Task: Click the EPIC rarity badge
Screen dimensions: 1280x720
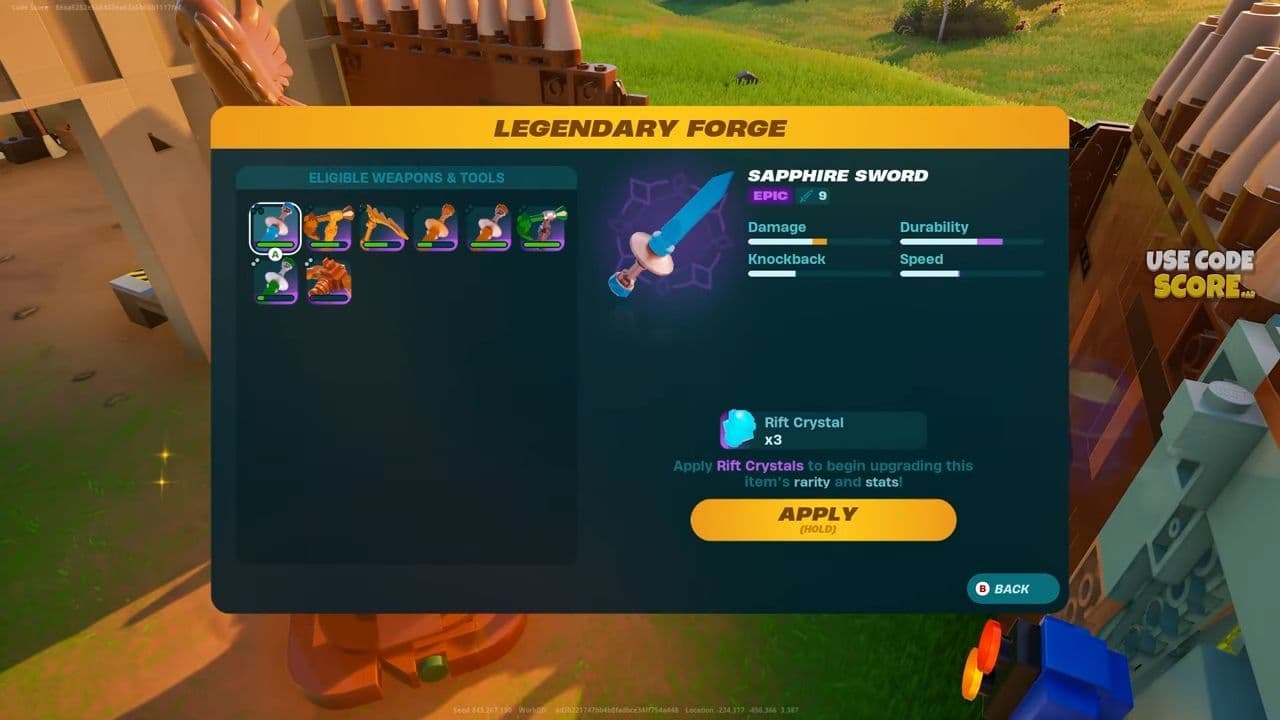Action: pyautogui.click(x=770, y=196)
